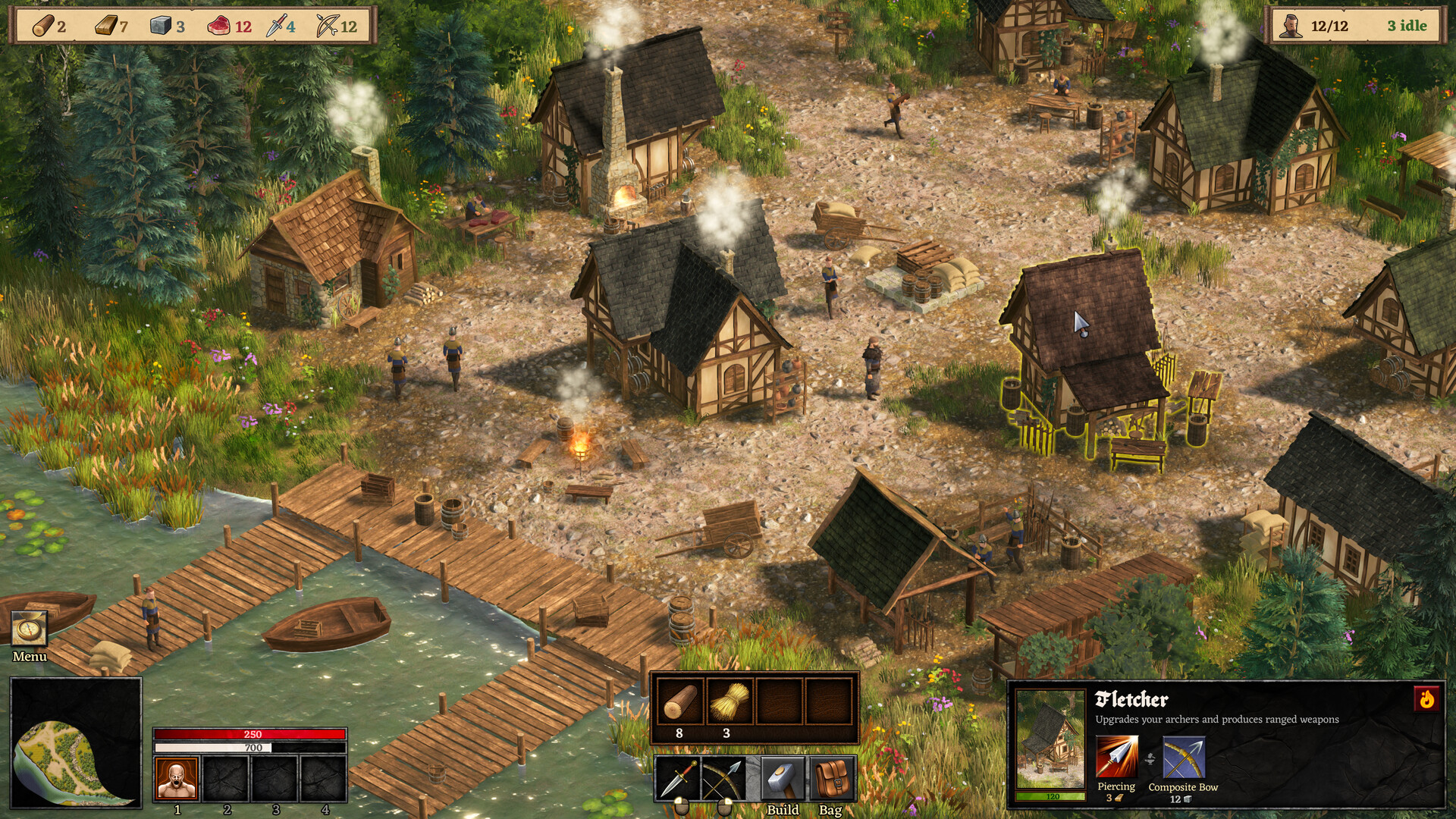Screen dimensions: 1456x819
Task: Produce a Composite Bow
Action: point(1183,758)
